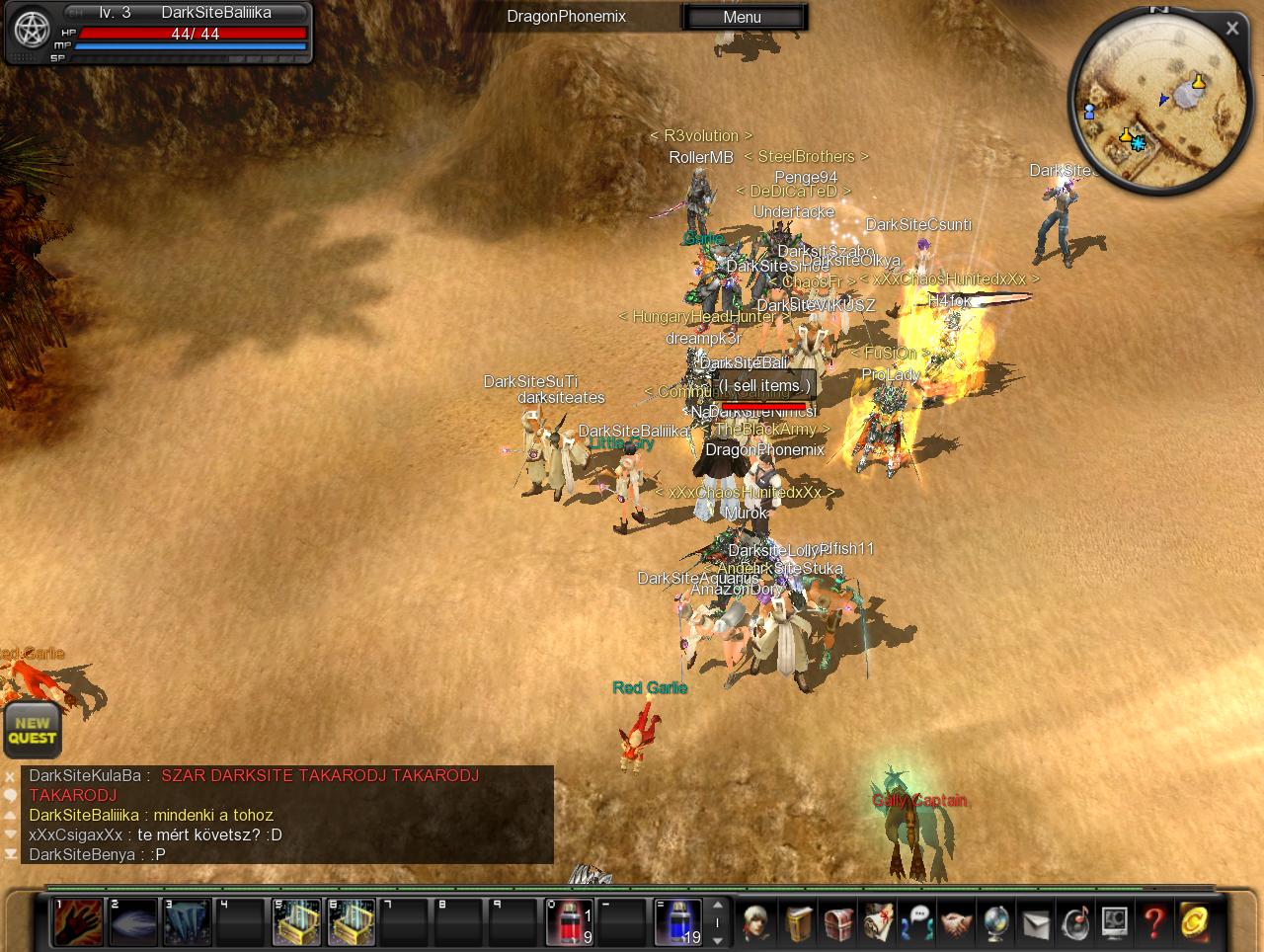Close the minimap
Viewport: 1264px width, 952px height.
point(1231,29)
